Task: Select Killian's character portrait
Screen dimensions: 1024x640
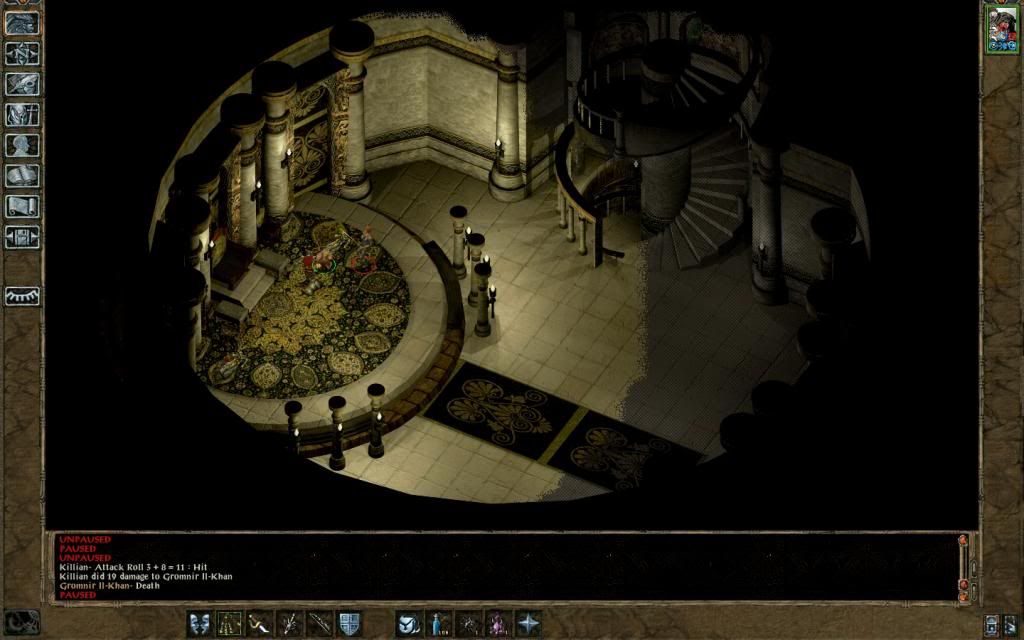Action: [1001, 29]
